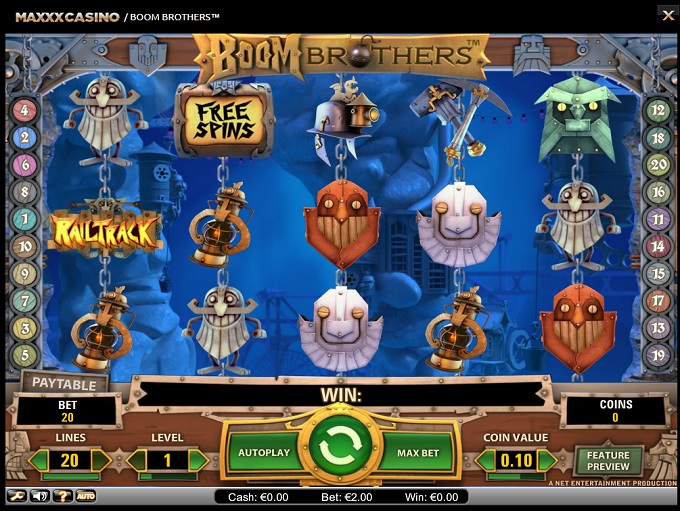Close the Boom Brothers game window
The width and height of the screenshot is (680, 511).
click(668, 15)
